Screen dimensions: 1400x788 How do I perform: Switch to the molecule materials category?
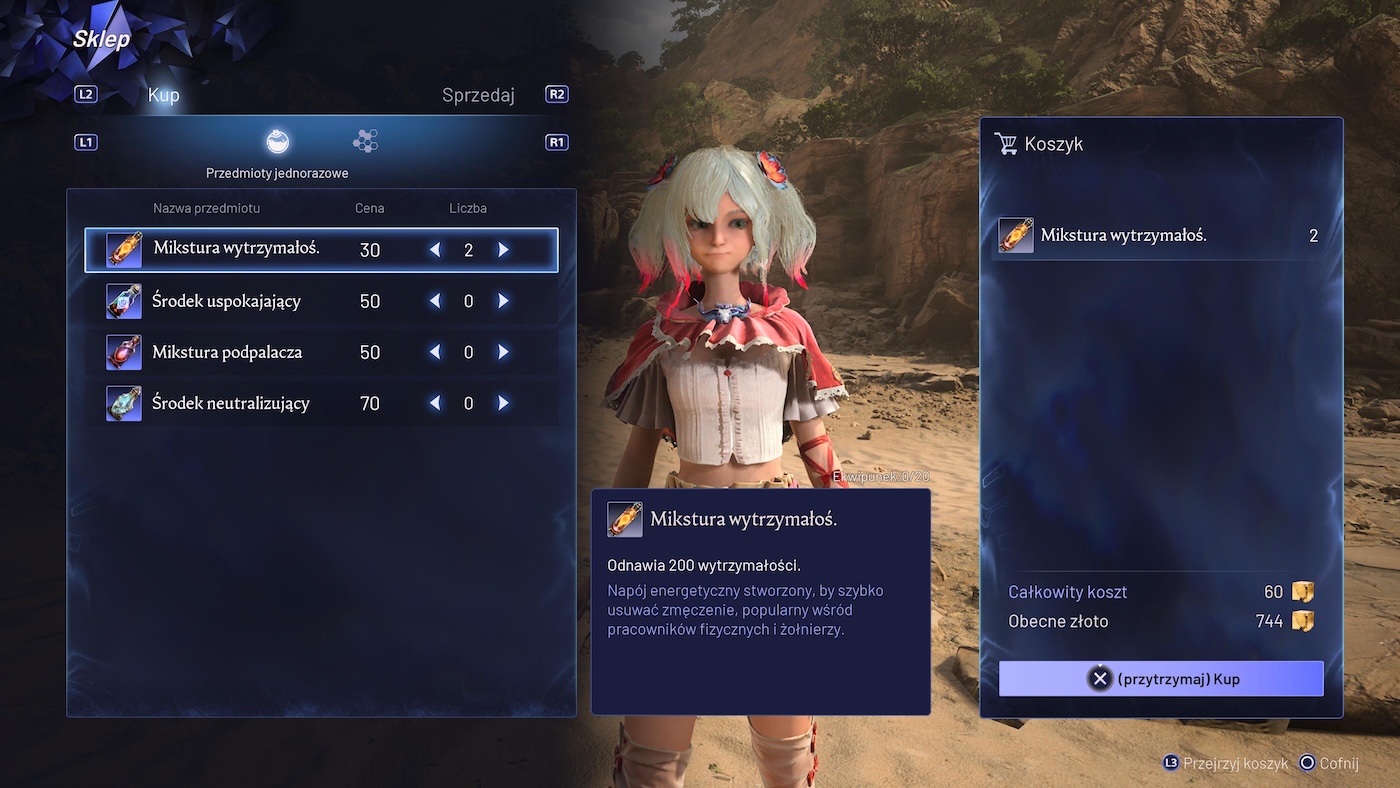(x=365, y=142)
